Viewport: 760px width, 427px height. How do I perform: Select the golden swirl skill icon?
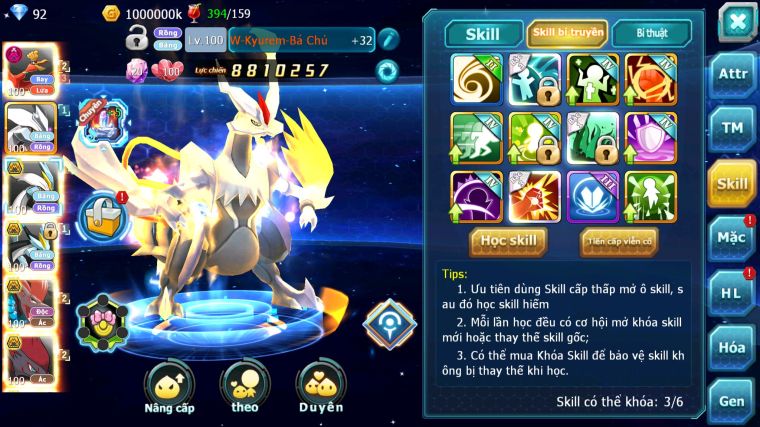point(476,79)
